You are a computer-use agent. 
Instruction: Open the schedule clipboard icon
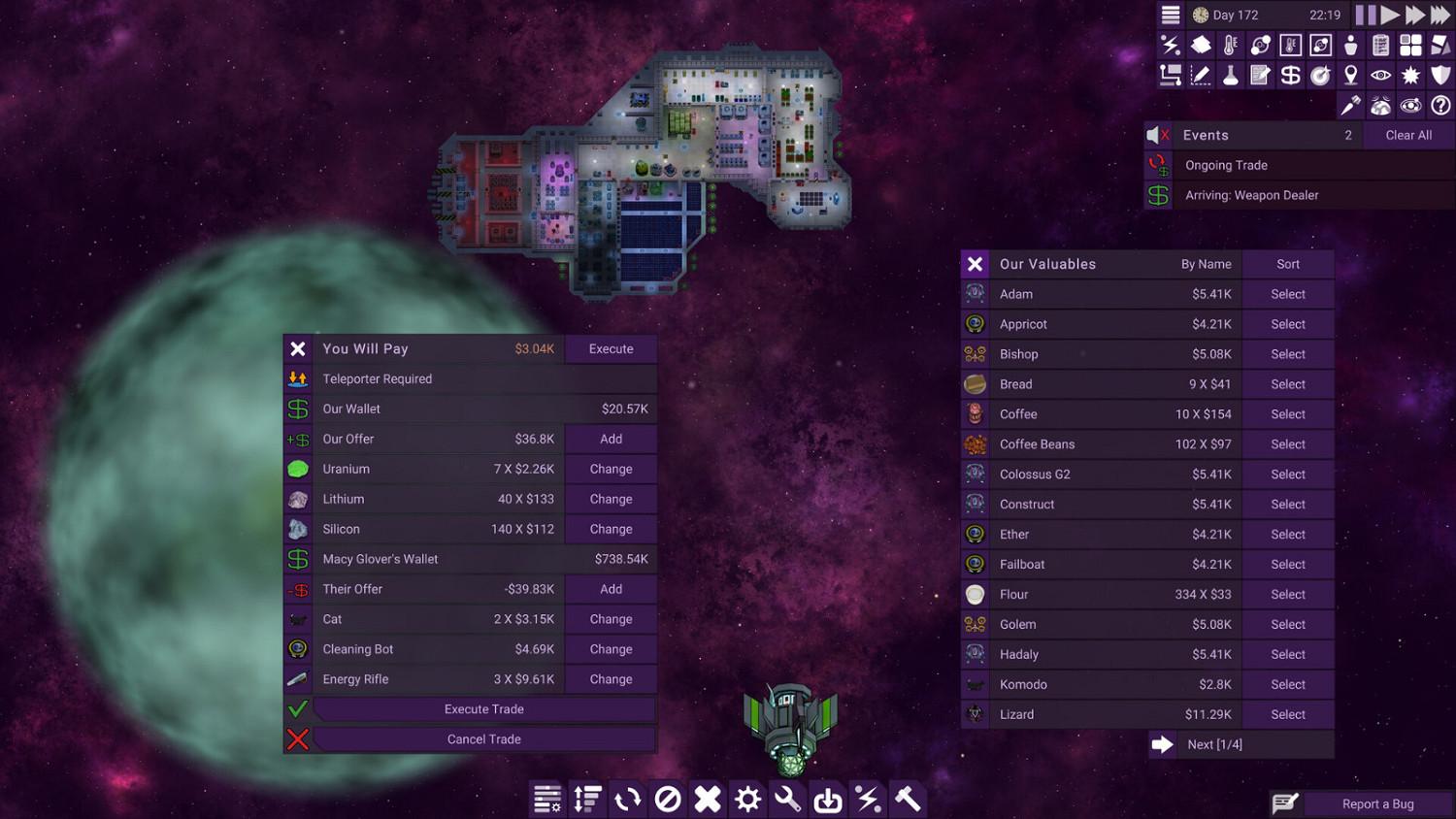1380,45
